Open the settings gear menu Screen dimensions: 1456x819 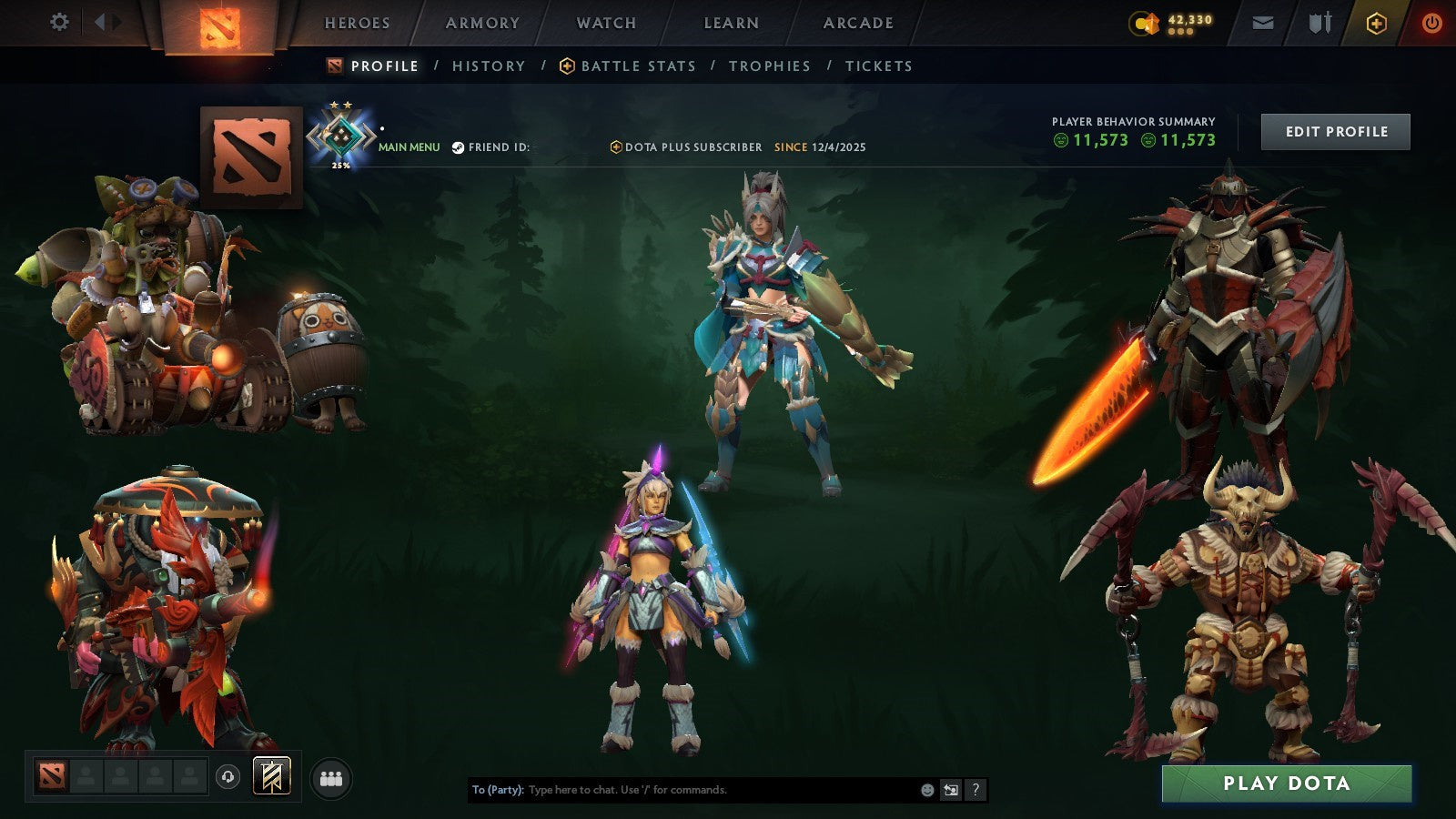coord(60,22)
